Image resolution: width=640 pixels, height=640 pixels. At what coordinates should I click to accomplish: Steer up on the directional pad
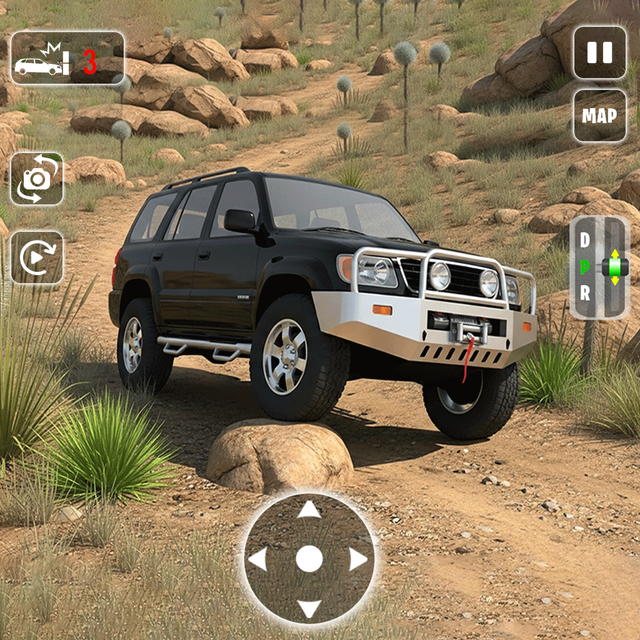point(309,510)
